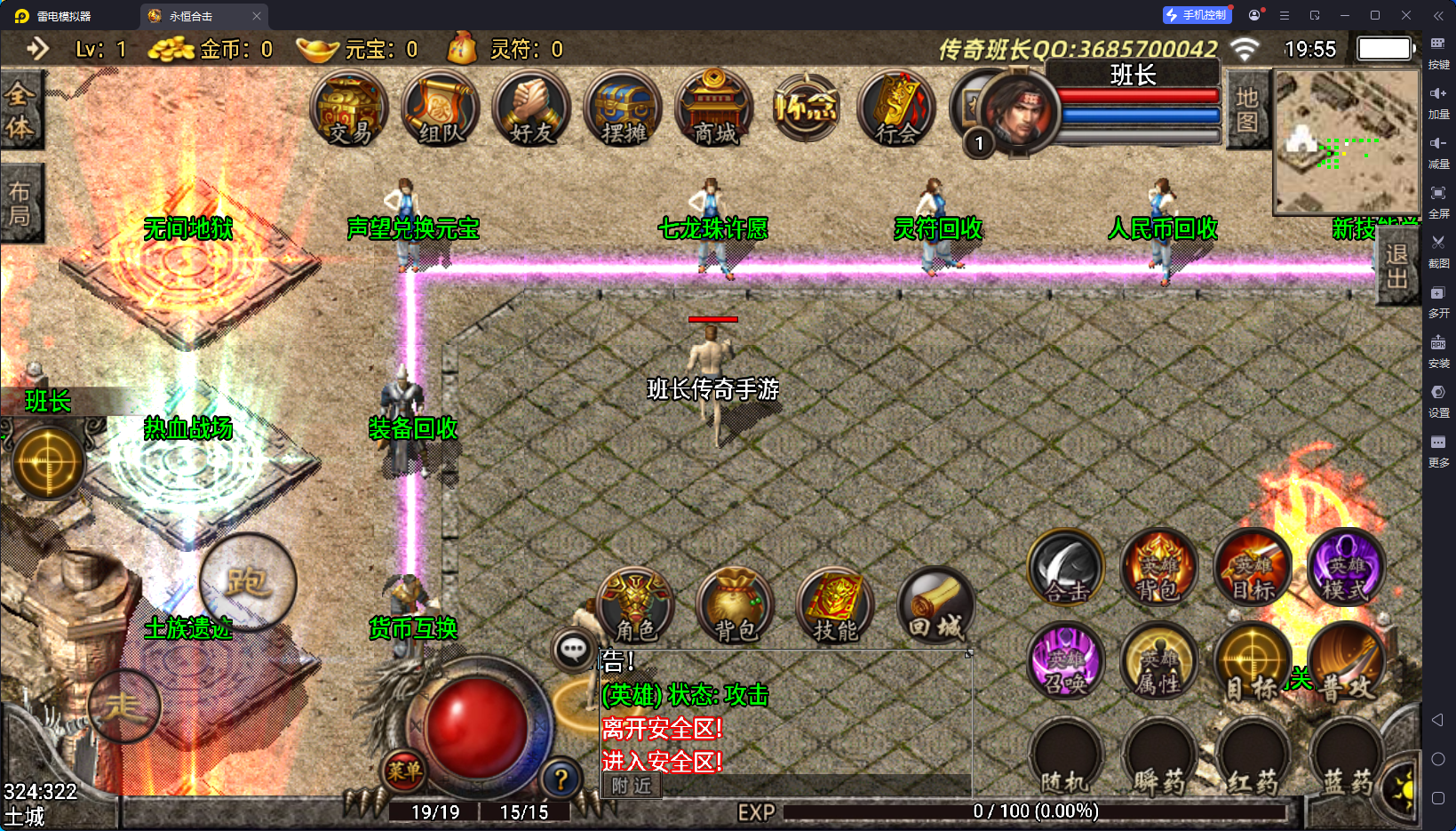Switch to the 附近 nearby chat tab
The width and height of the screenshot is (1456, 831).
[x=632, y=786]
